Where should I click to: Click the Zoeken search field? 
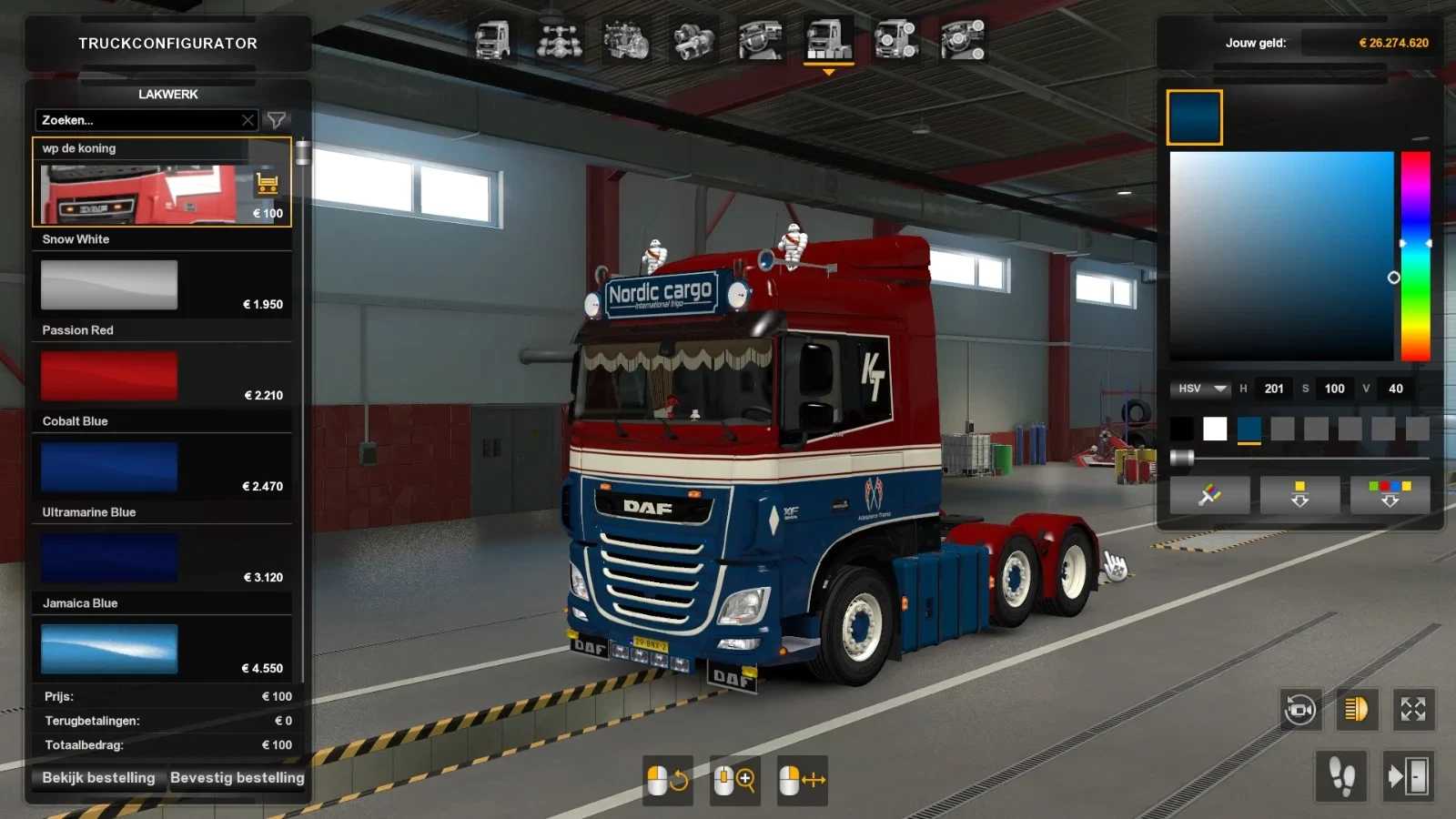[x=136, y=120]
